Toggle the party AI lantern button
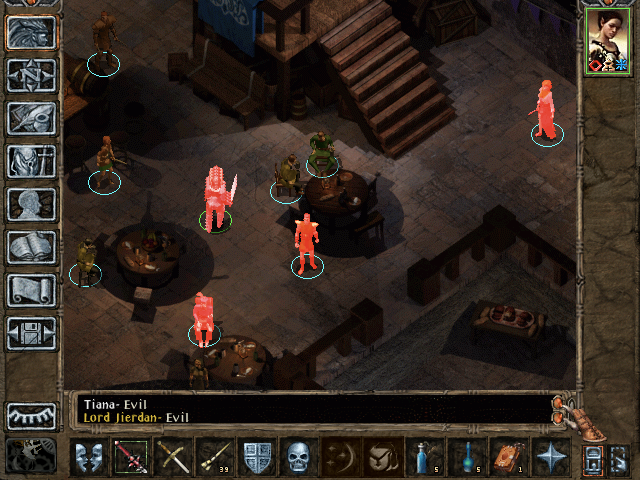Viewport: 640px width, 480px height. [592, 459]
